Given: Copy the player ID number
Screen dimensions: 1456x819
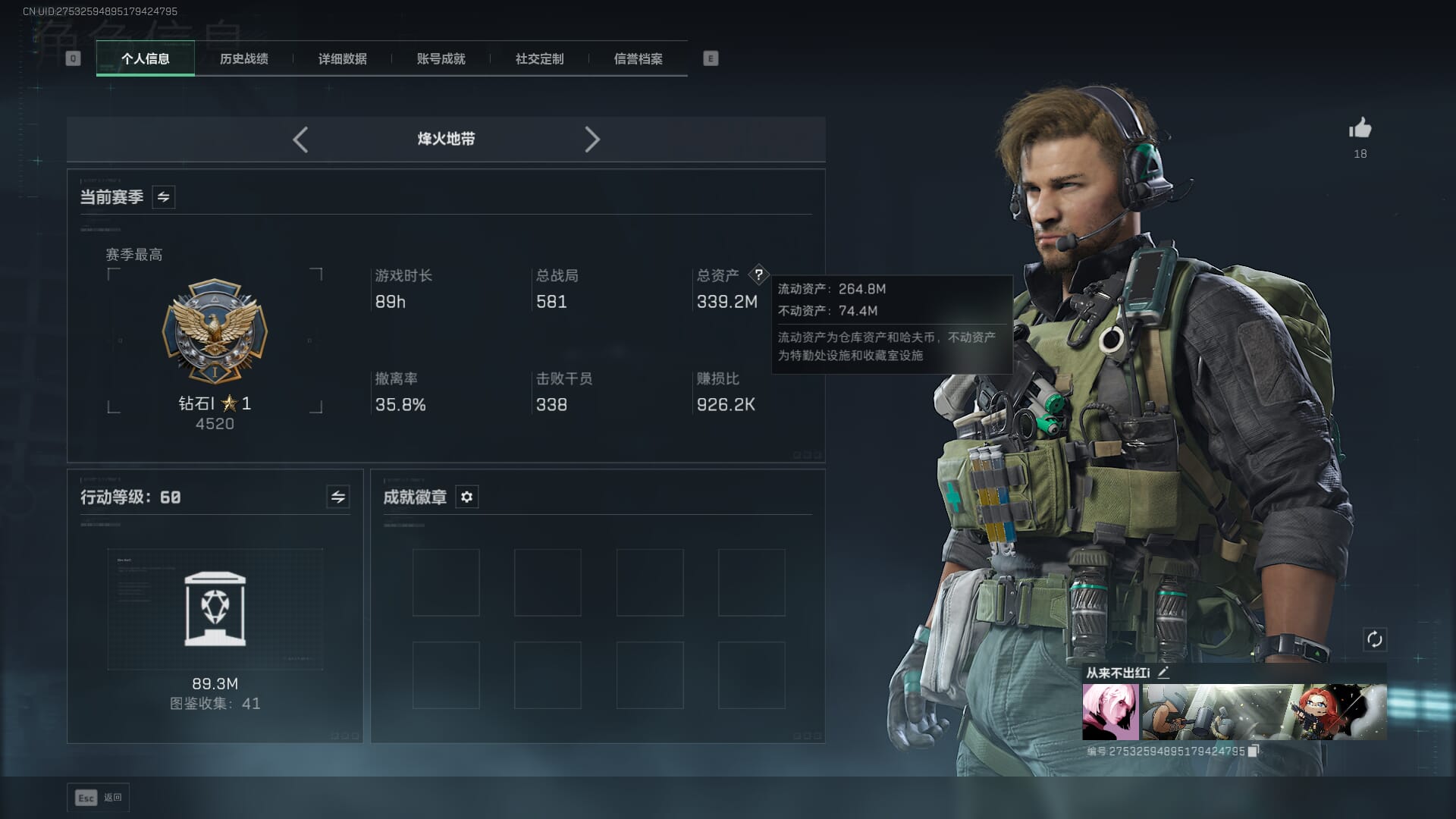Looking at the screenshot, I should [x=1253, y=751].
